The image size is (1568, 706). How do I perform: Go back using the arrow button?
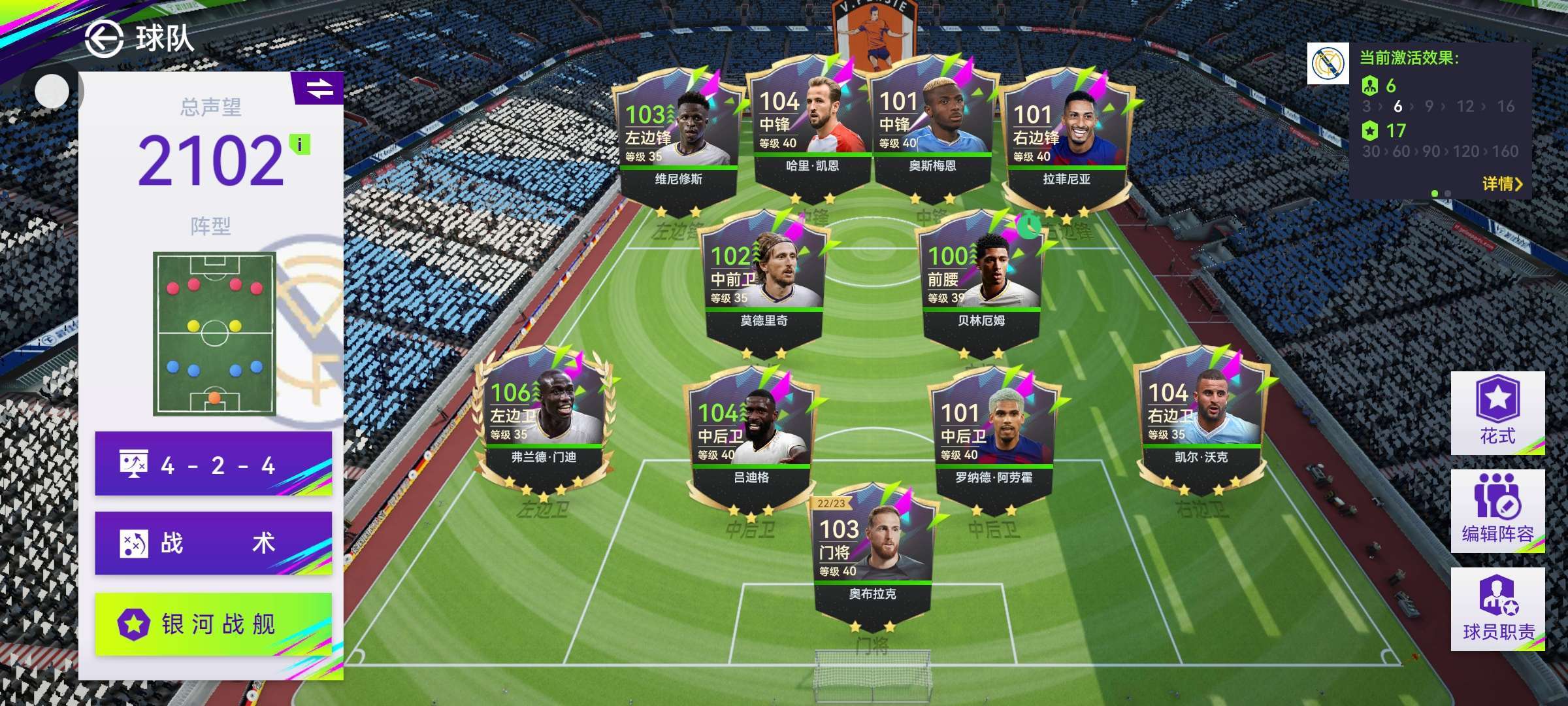point(104,39)
